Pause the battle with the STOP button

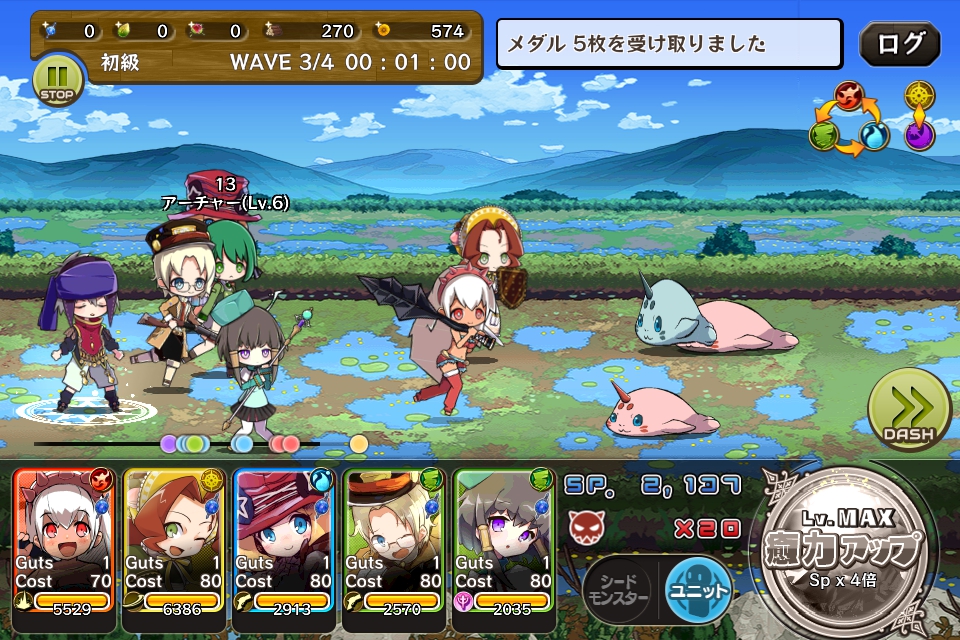click(x=57, y=80)
